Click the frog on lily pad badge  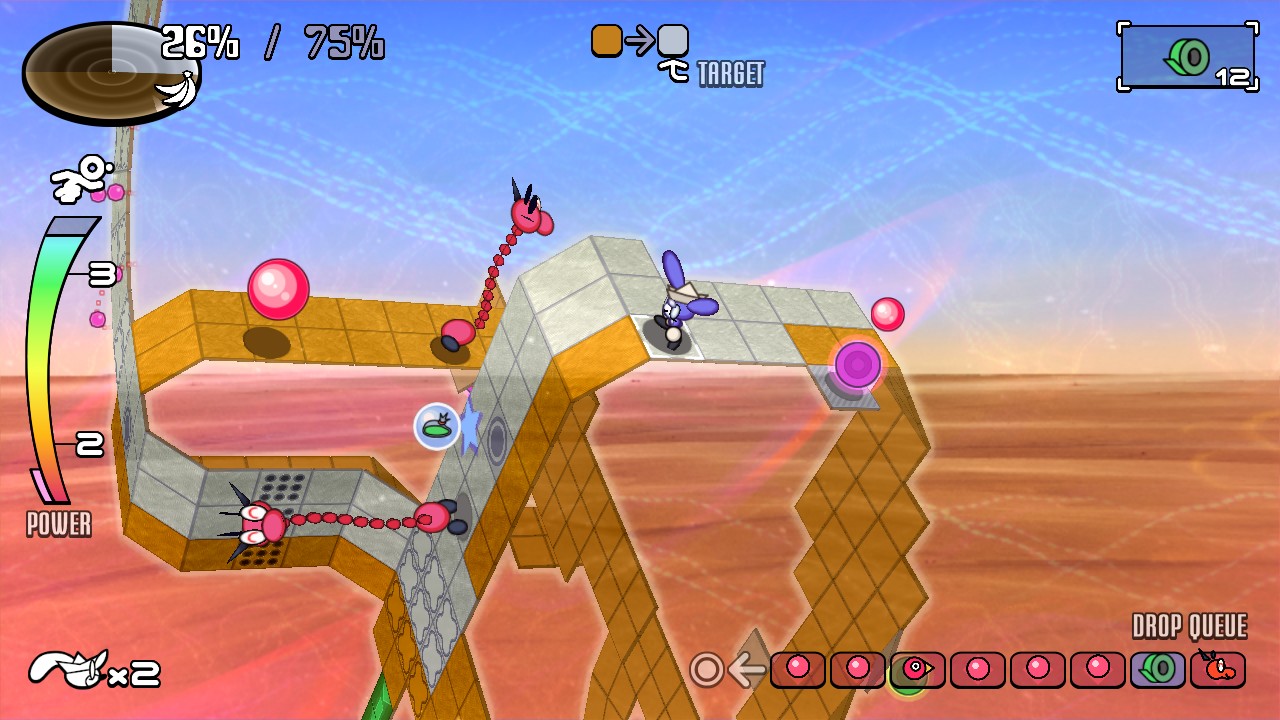pyautogui.click(x=435, y=428)
